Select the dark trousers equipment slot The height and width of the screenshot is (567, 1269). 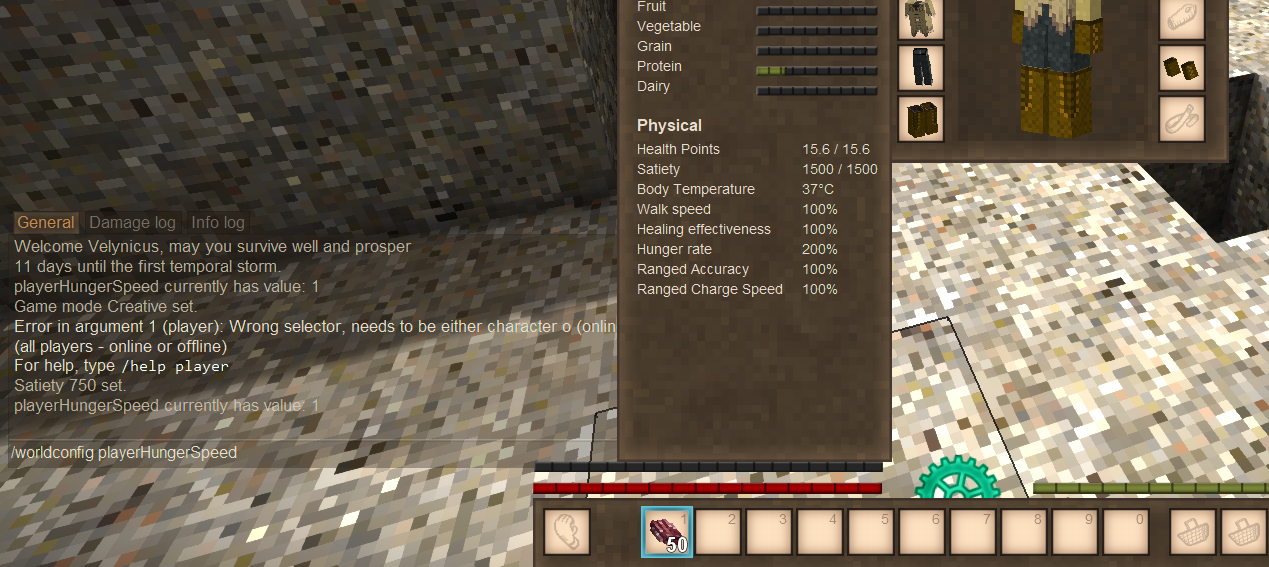[920, 67]
